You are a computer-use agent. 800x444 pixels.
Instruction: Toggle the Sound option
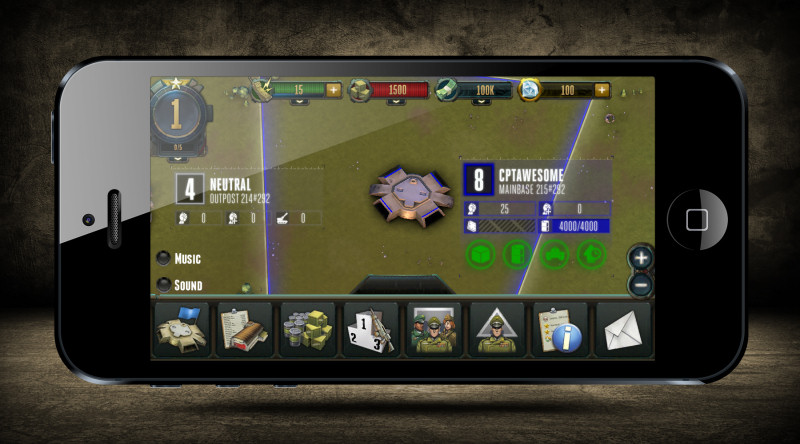(x=164, y=285)
